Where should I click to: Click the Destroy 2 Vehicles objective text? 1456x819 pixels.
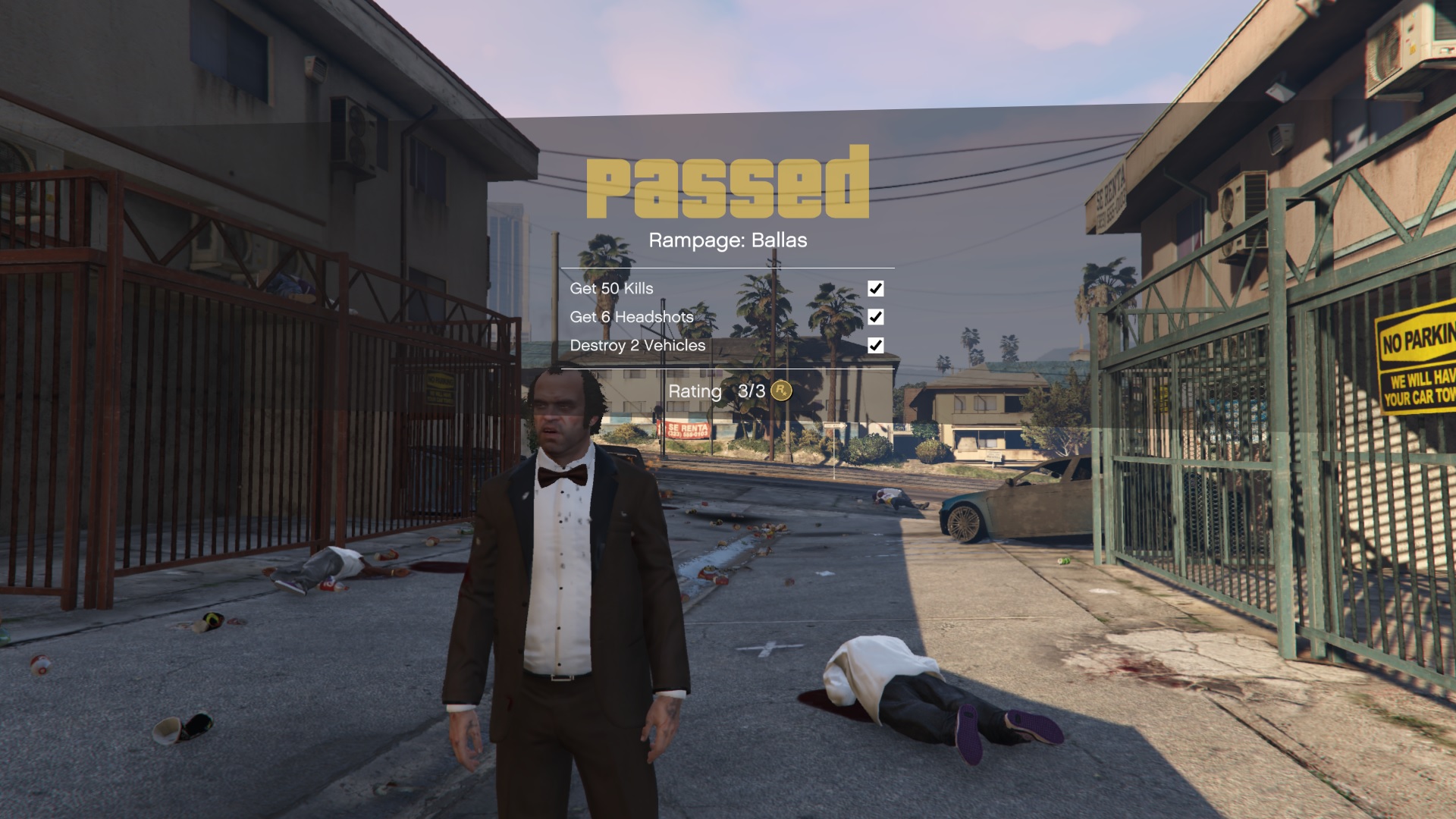tap(638, 345)
